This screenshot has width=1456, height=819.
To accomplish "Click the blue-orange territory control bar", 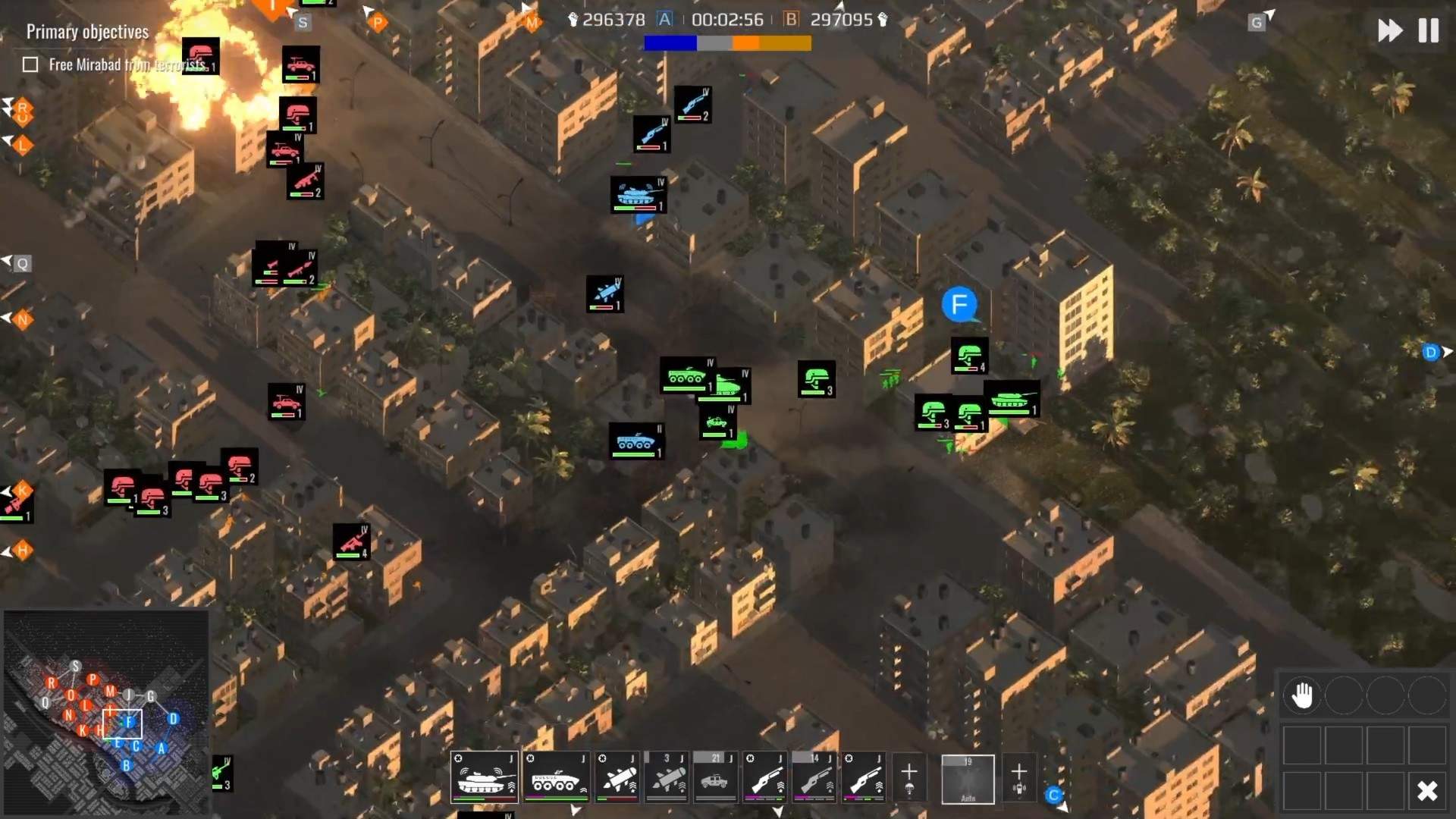I will tap(726, 44).
